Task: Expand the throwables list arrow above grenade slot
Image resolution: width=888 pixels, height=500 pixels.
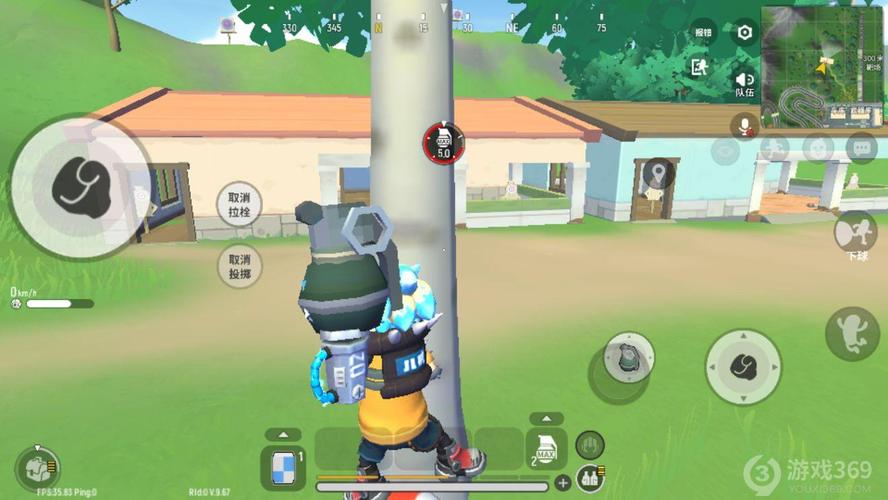Action: tap(545, 419)
